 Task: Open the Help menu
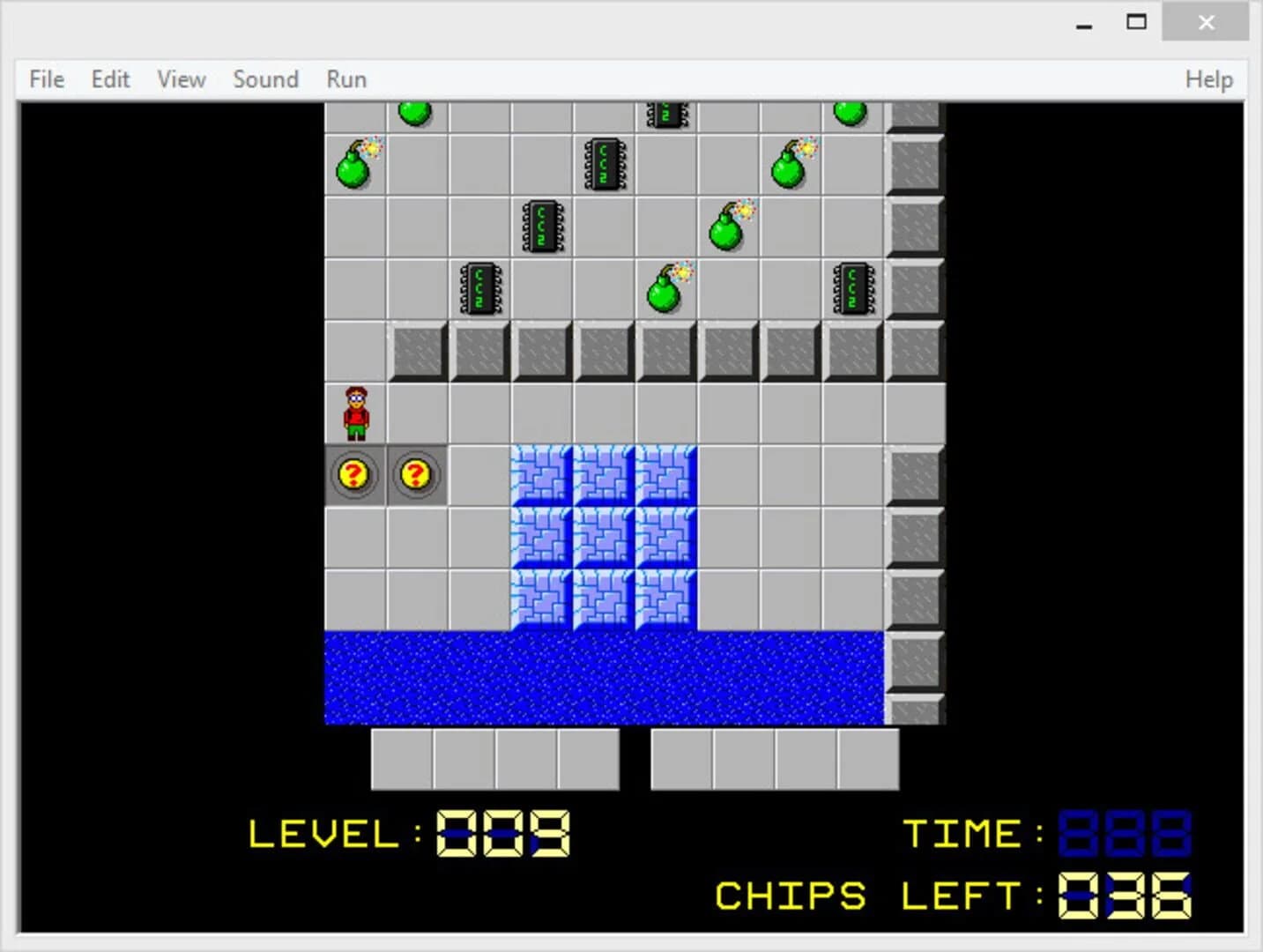pos(1208,79)
